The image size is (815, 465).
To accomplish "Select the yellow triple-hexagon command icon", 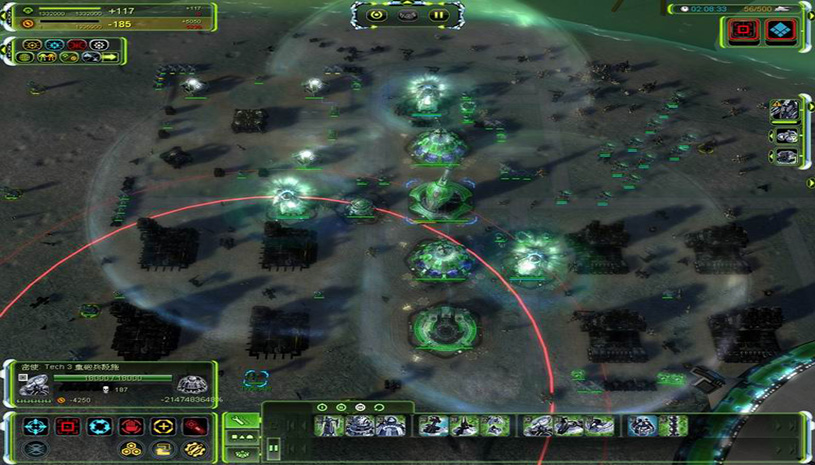I will click(131, 449).
